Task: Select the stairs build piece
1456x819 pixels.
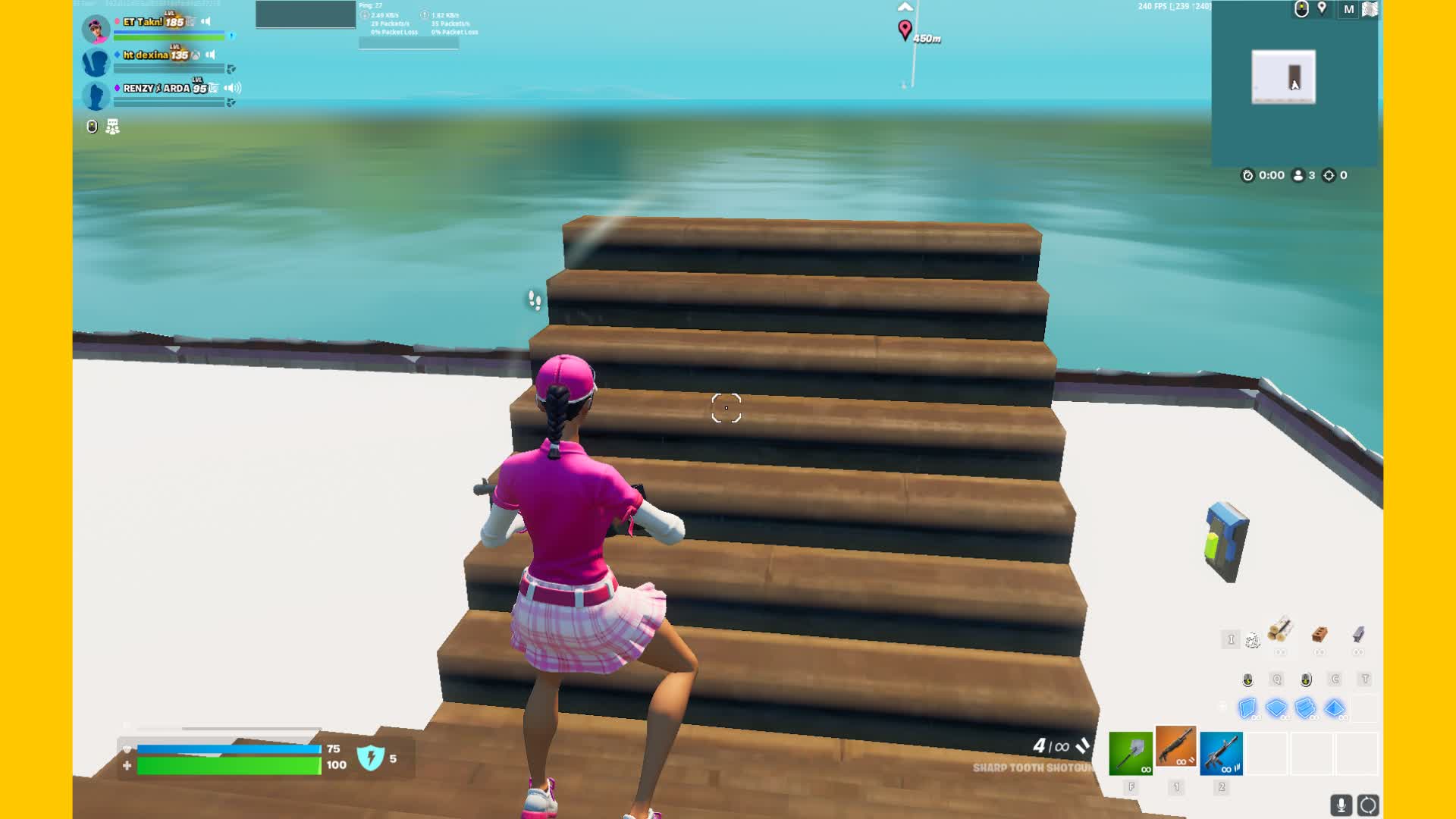Action: coord(1305,709)
